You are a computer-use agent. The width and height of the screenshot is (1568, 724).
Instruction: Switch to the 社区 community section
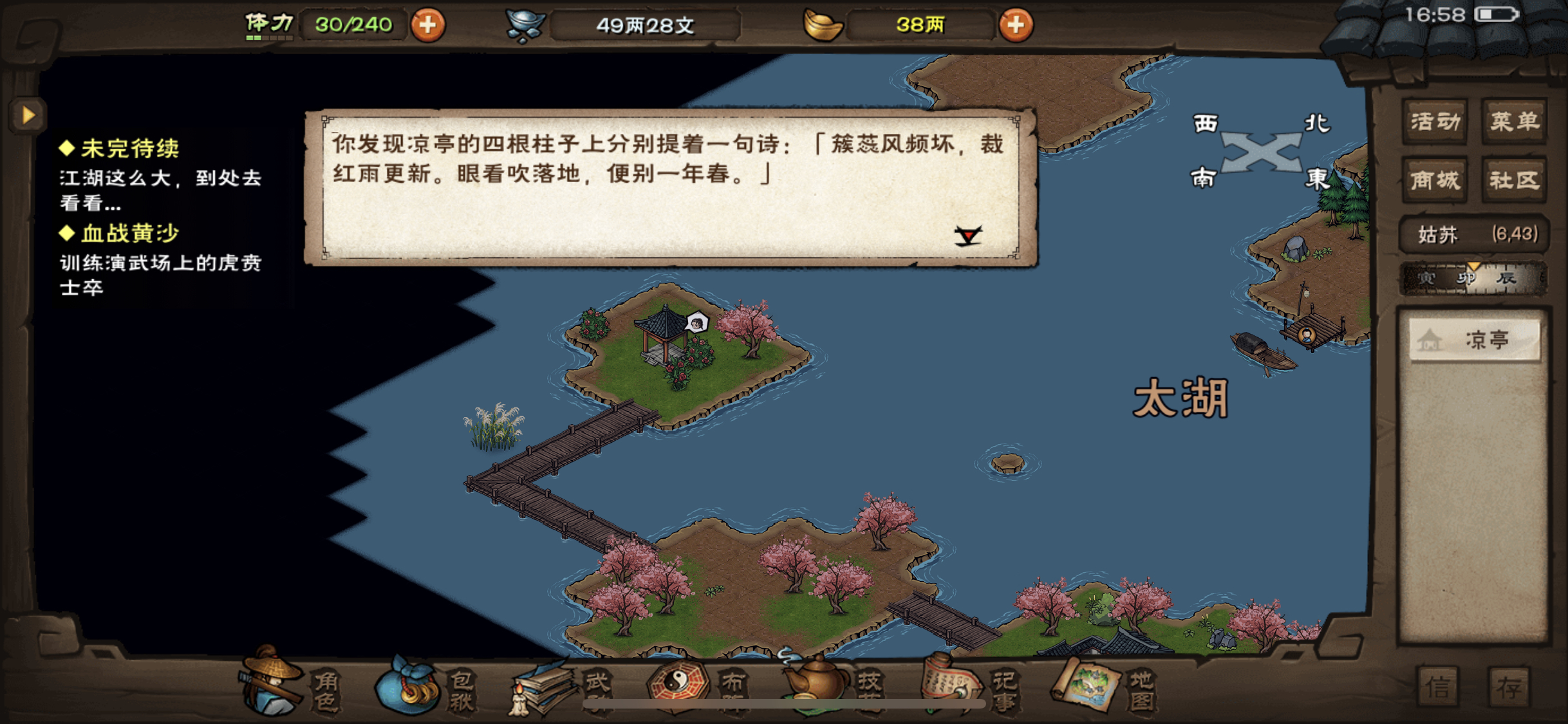coord(1514,180)
